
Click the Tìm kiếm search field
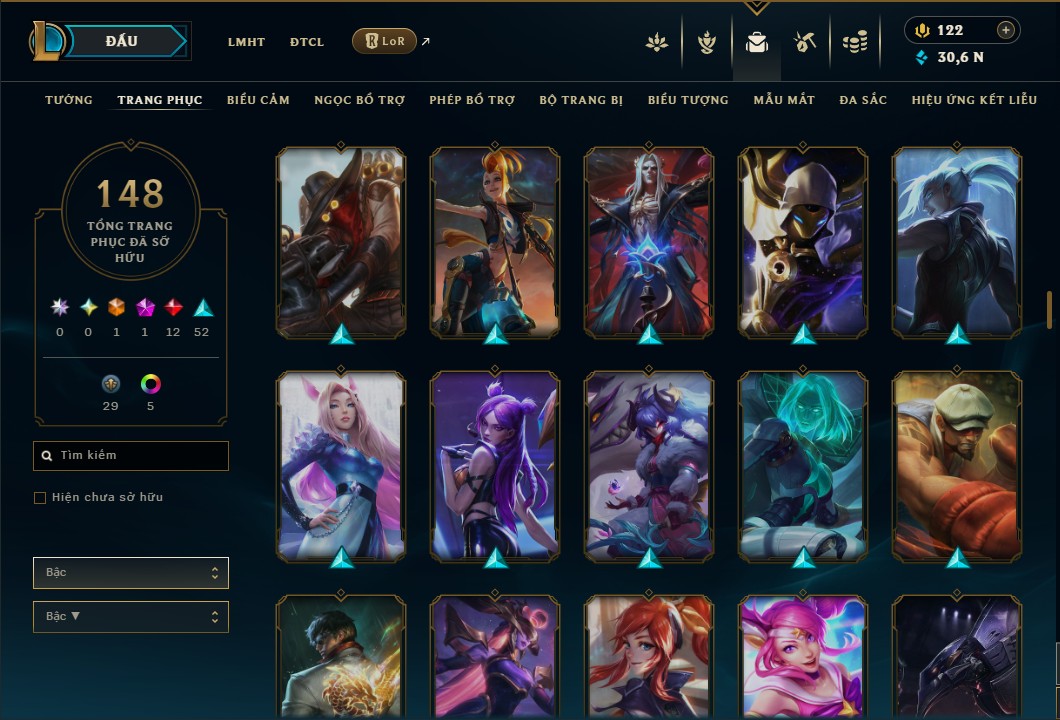131,456
